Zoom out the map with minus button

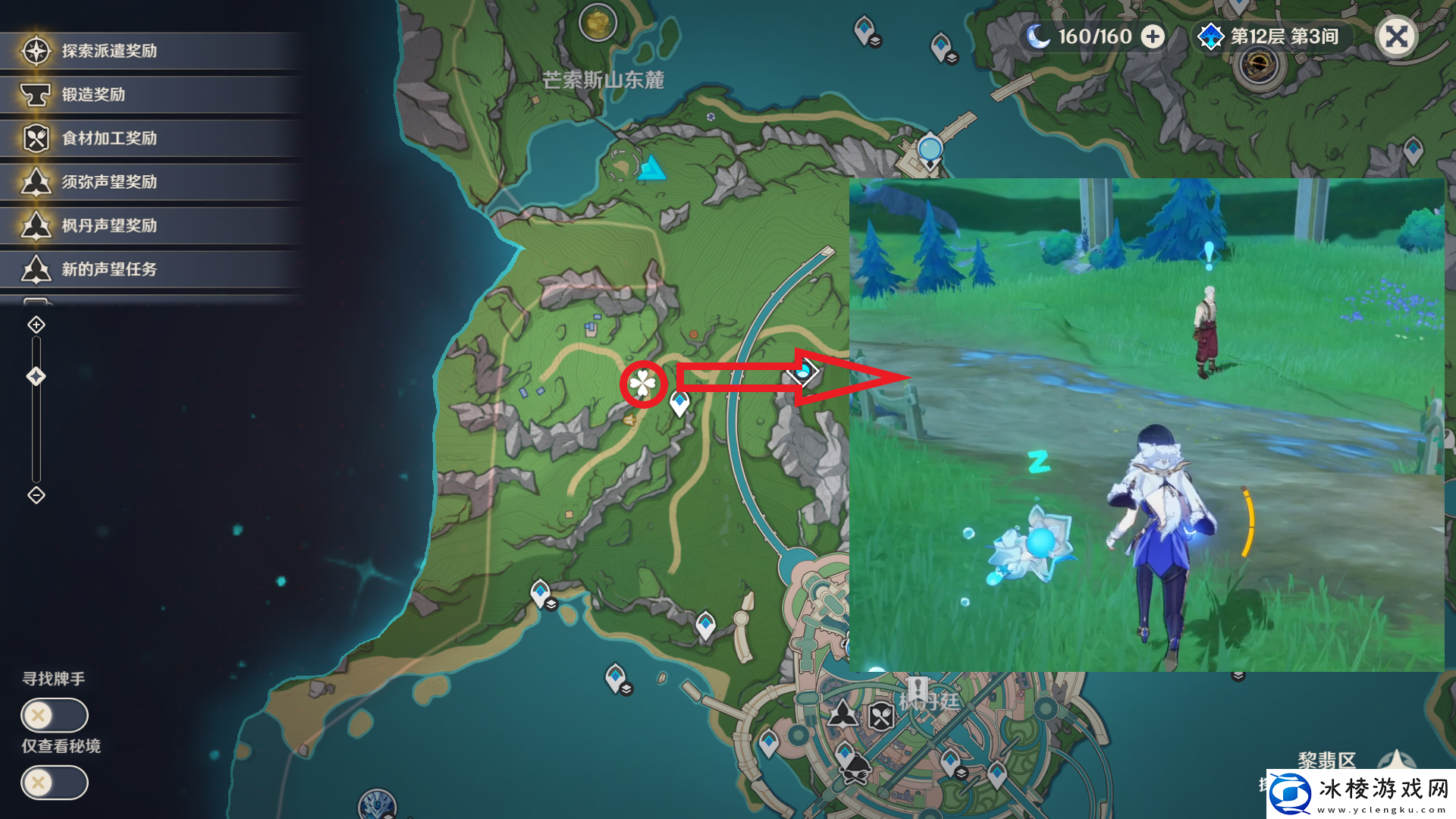point(36,495)
